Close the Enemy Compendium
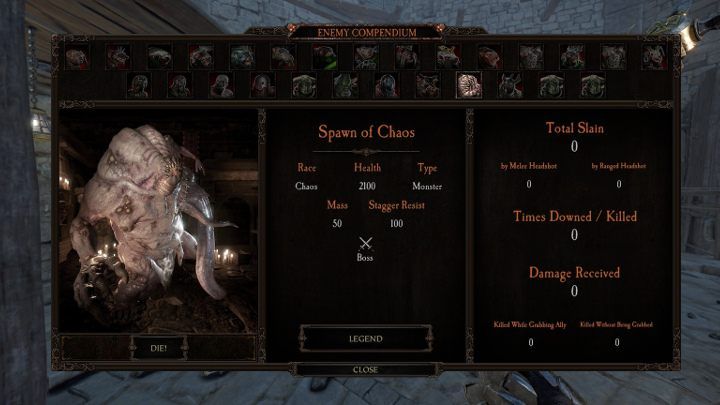 click(x=365, y=369)
